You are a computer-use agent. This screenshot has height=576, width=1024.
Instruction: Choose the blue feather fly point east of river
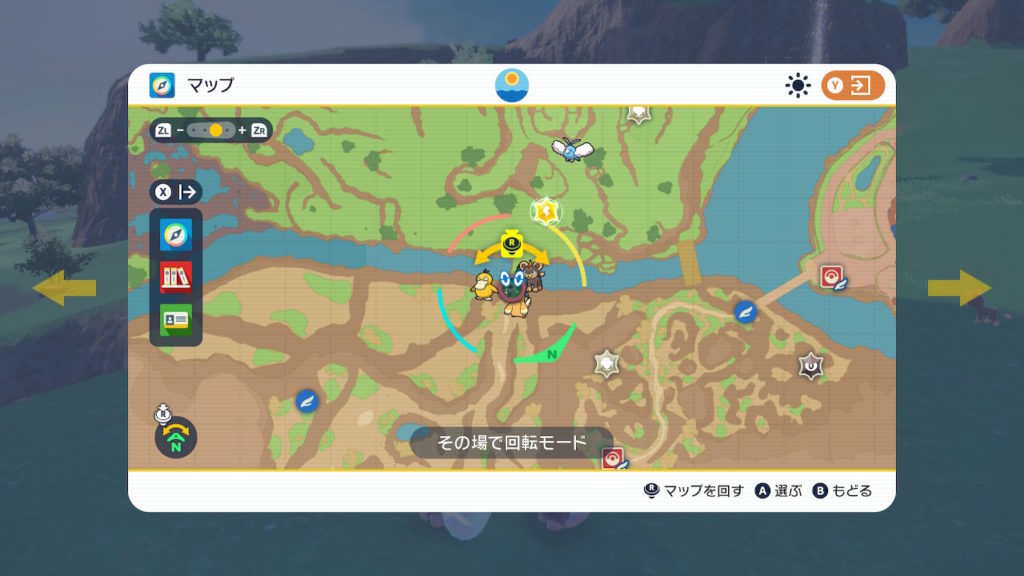(745, 312)
